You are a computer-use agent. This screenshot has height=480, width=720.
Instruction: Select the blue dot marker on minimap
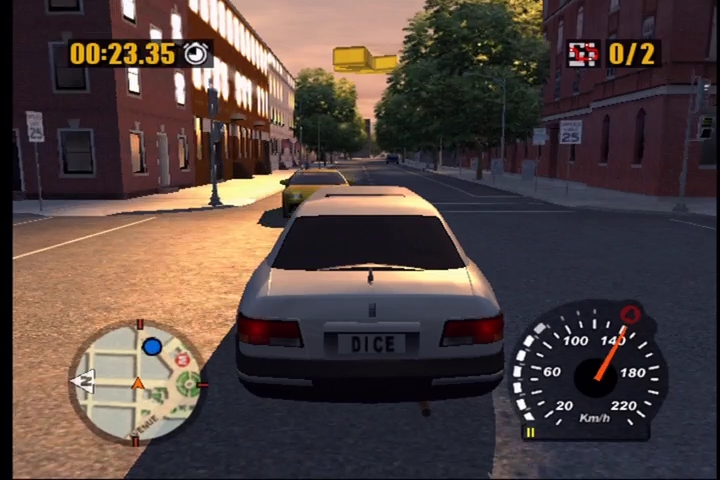point(152,347)
